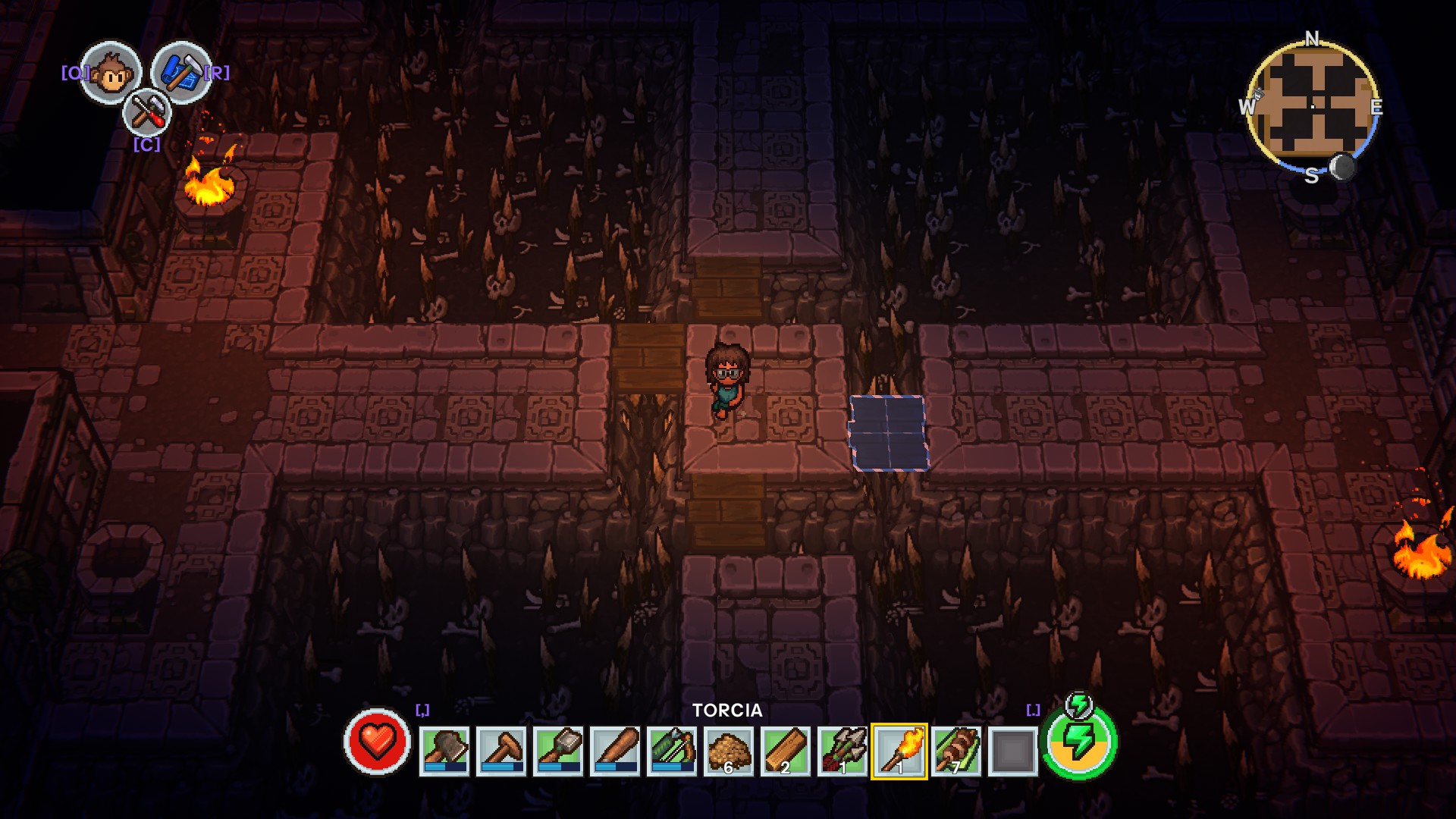This screenshot has height=819, width=1456.
Task: Click the red heart health icon
Action: point(377,742)
